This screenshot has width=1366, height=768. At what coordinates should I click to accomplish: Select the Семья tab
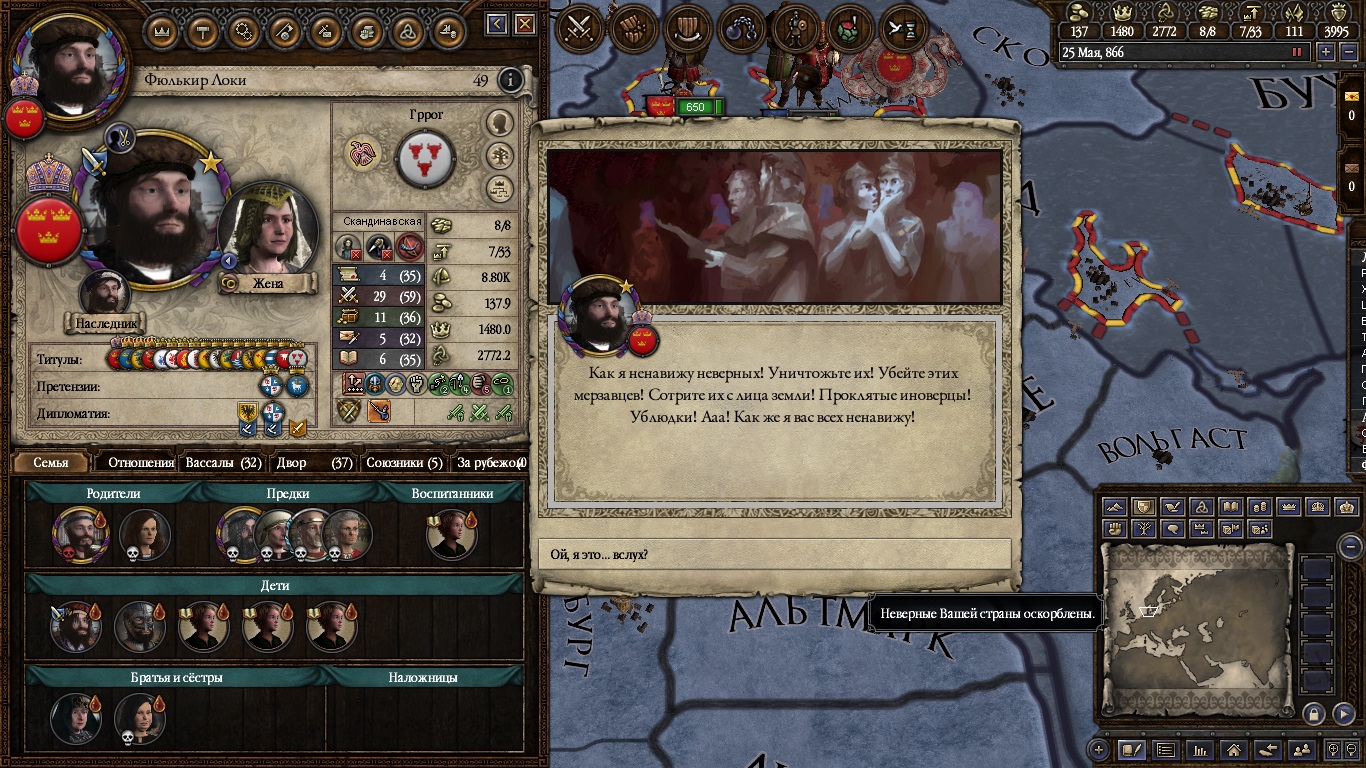[x=51, y=463]
